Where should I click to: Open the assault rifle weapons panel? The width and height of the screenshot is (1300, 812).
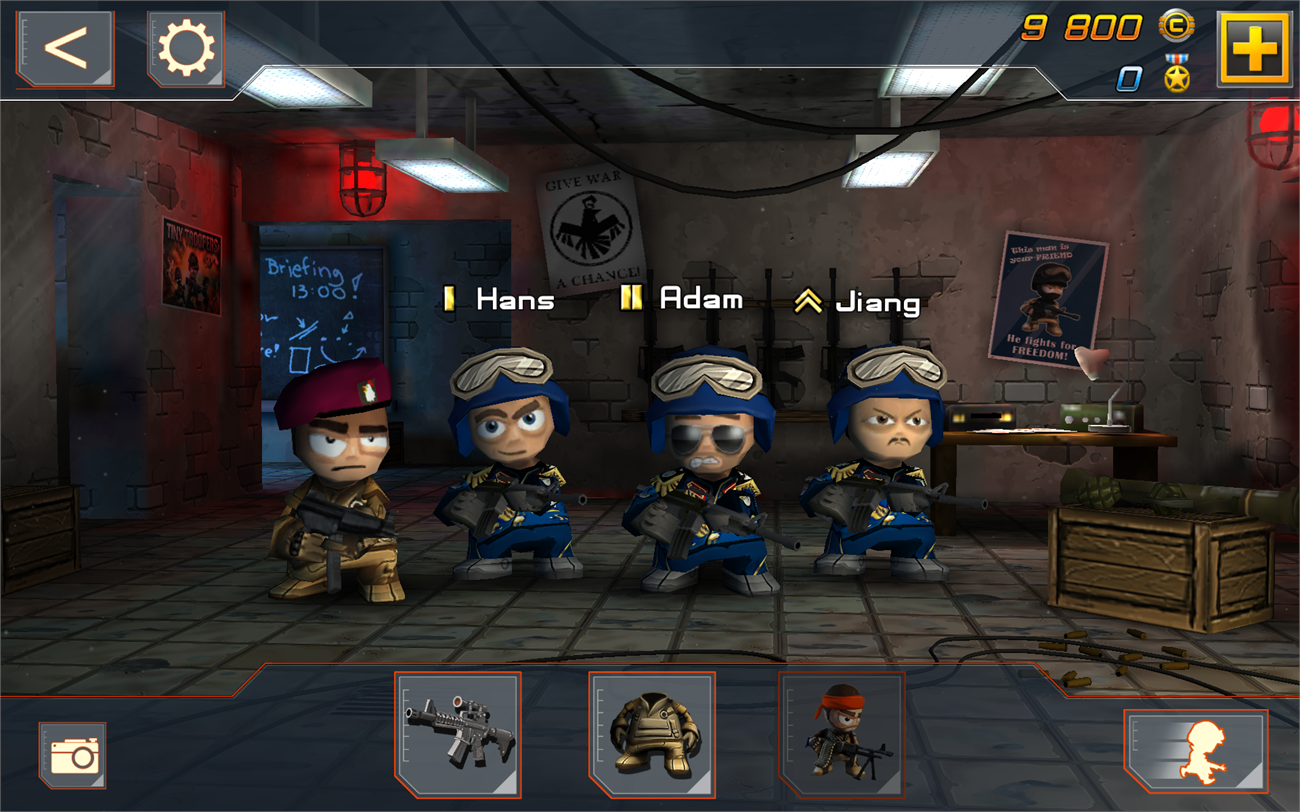click(458, 734)
